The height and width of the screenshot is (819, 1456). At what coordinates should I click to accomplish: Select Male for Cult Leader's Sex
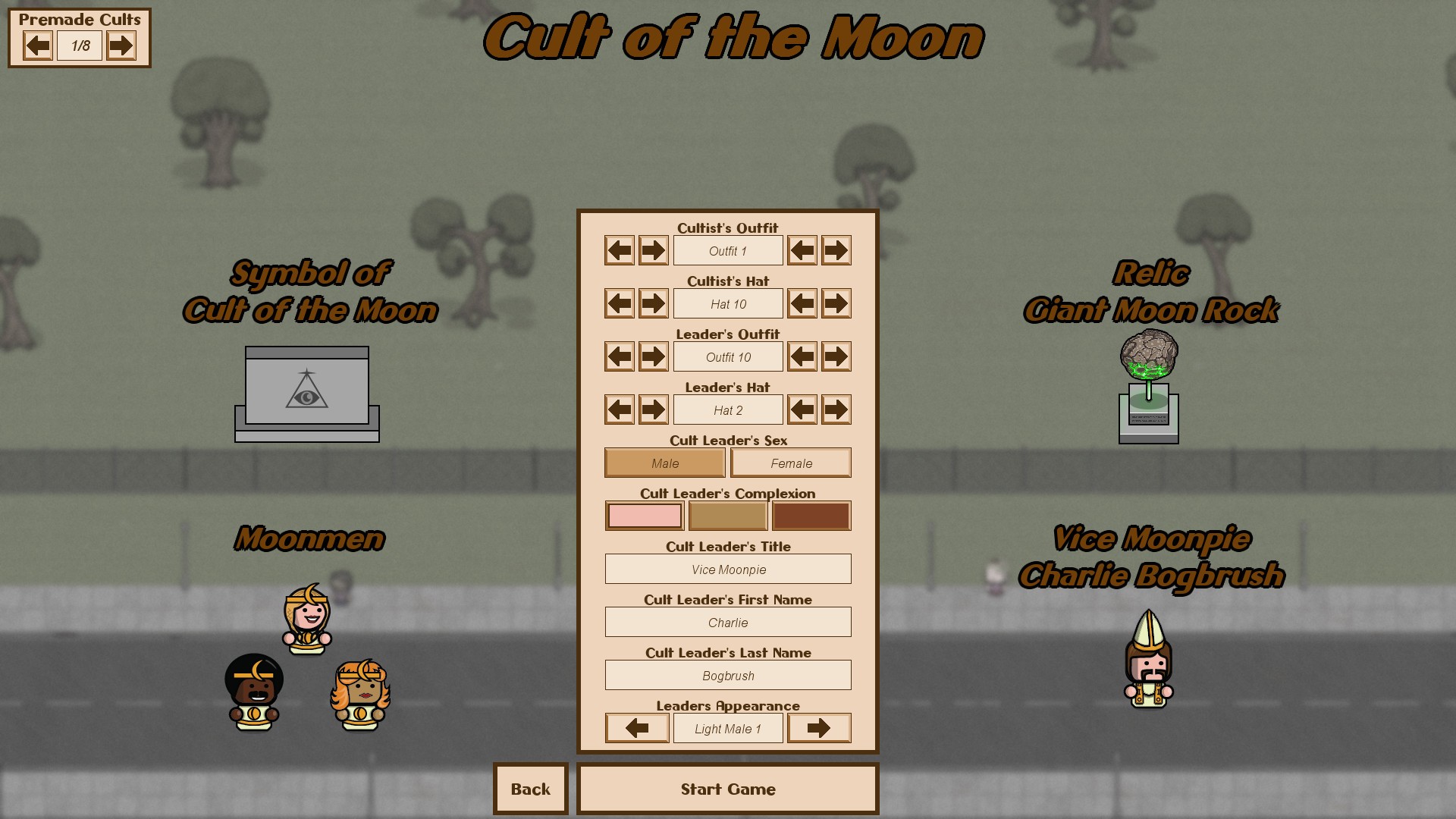tap(664, 463)
